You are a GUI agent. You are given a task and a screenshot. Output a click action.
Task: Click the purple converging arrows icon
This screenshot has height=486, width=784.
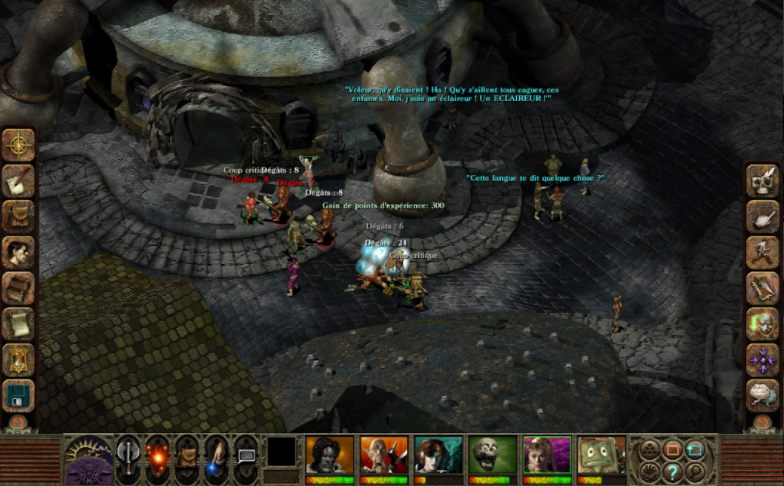click(762, 358)
